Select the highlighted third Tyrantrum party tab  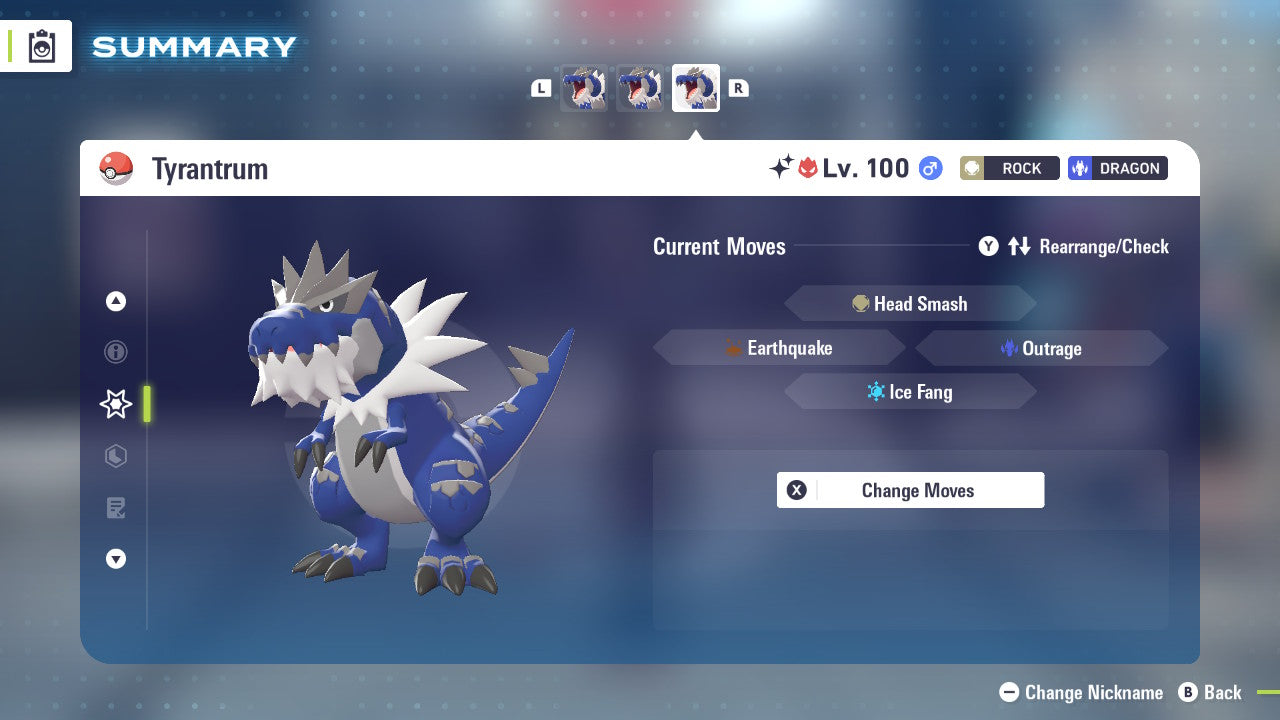(x=695, y=88)
